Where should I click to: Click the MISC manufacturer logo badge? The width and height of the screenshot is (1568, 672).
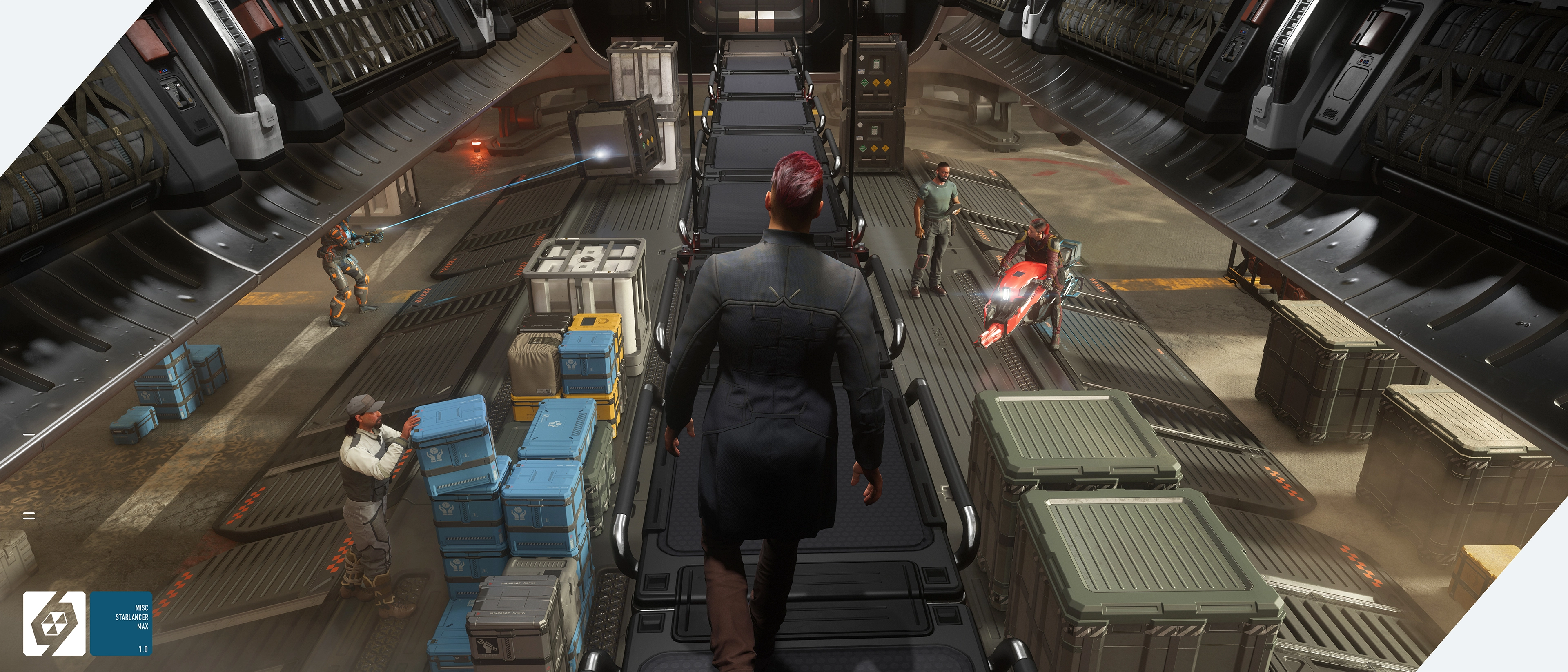(x=54, y=623)
